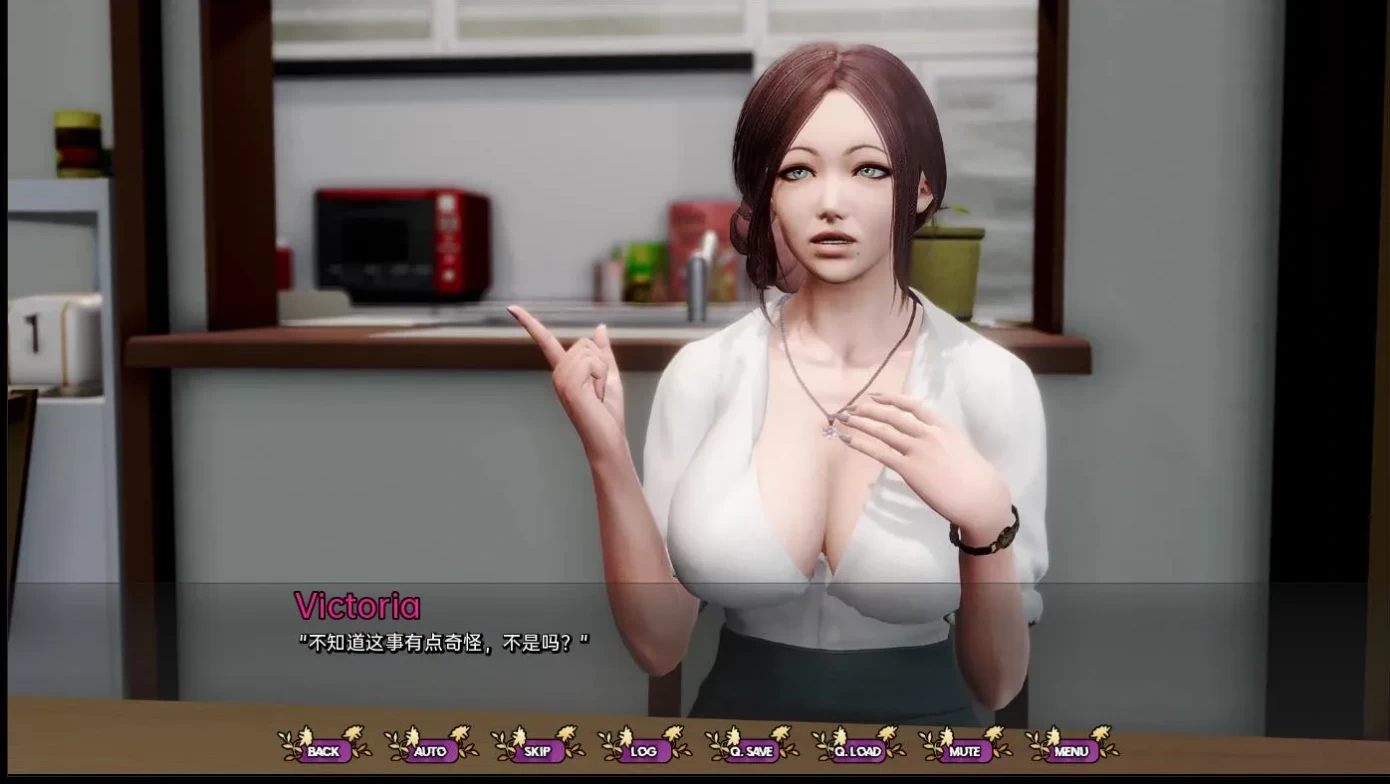This screenshot has width=1390, height=784.
Task: Click Victoria's dialogue line to continue
Action: tap(444, 643)
